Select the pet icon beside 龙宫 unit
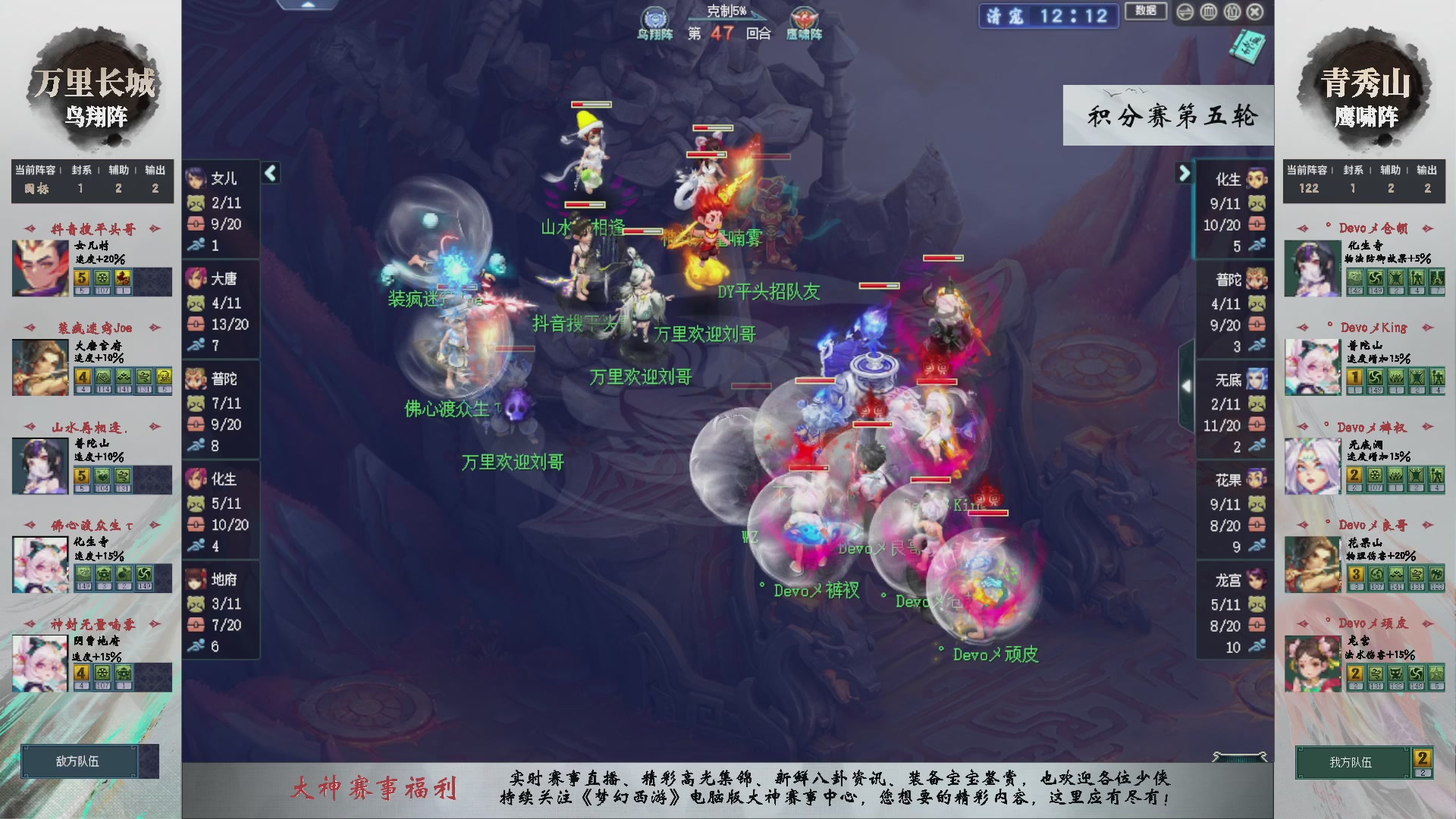The width and height of the screenshot is (1456, 819). tap(1259, 604)
